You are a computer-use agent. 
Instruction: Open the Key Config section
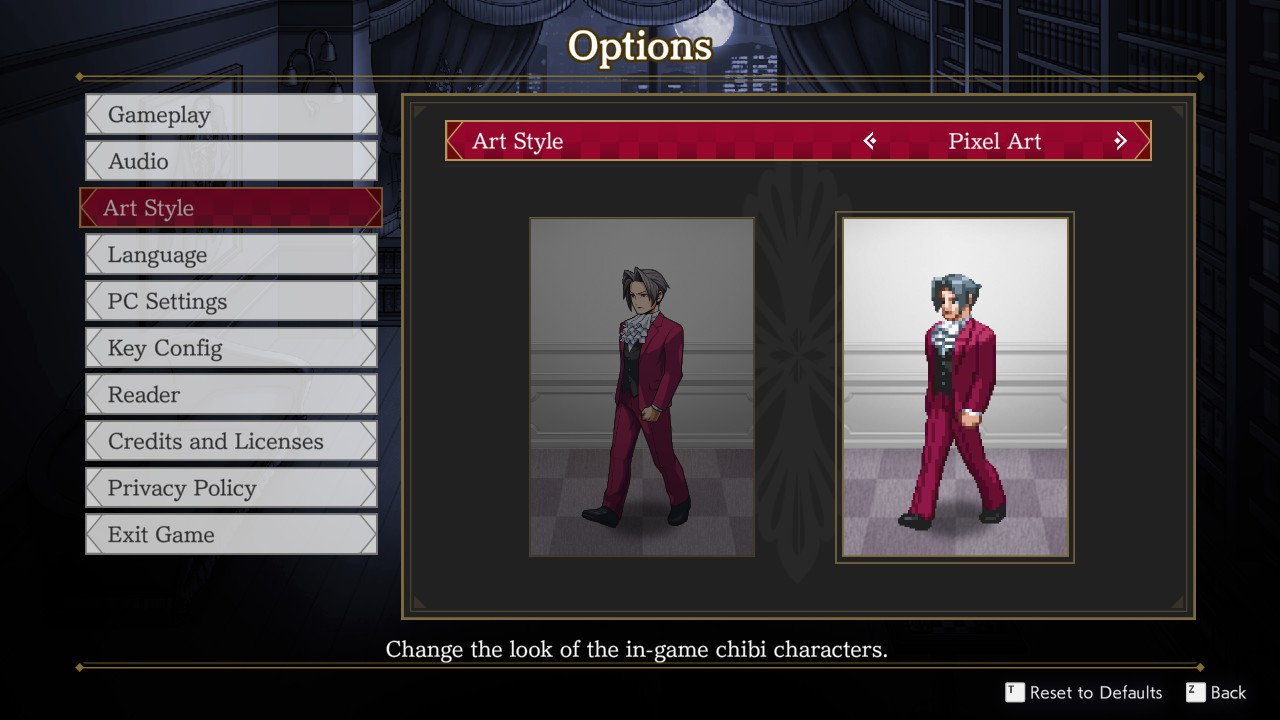pyautogui.click(x=231, y=348)
